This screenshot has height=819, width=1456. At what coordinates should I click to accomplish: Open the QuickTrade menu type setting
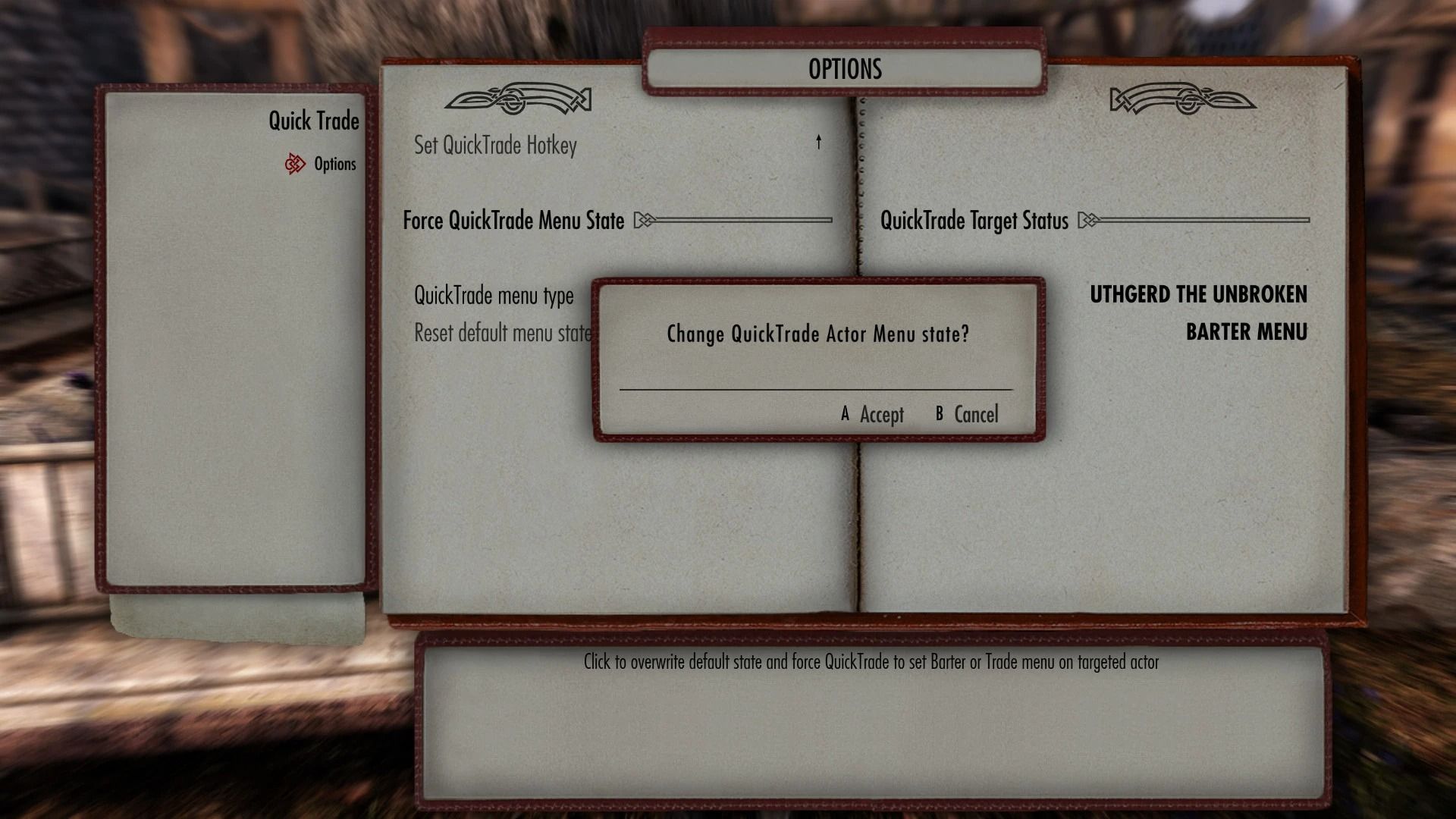(x=493, y=296)
